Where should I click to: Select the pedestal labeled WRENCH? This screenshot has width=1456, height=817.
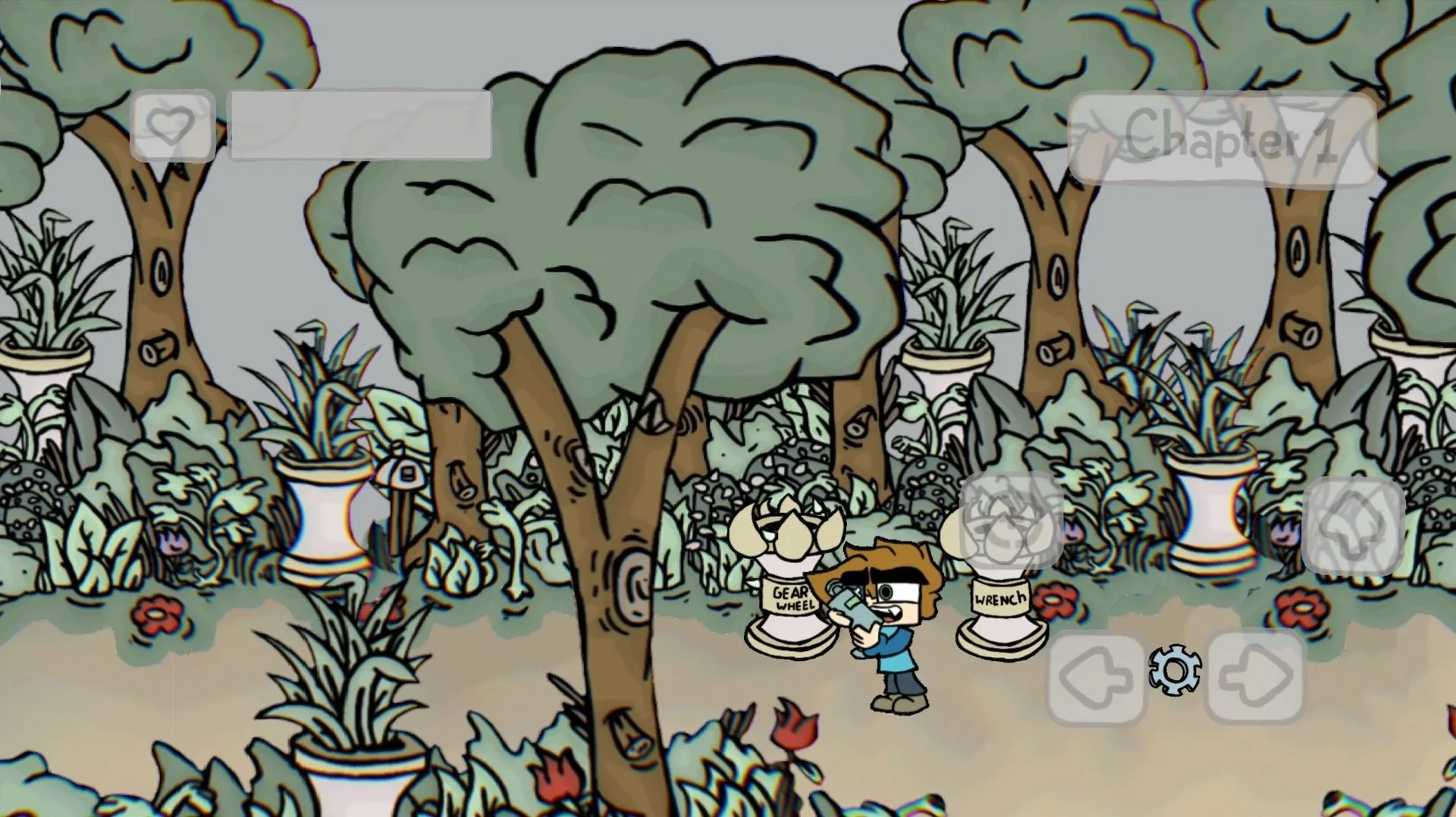1001,599
